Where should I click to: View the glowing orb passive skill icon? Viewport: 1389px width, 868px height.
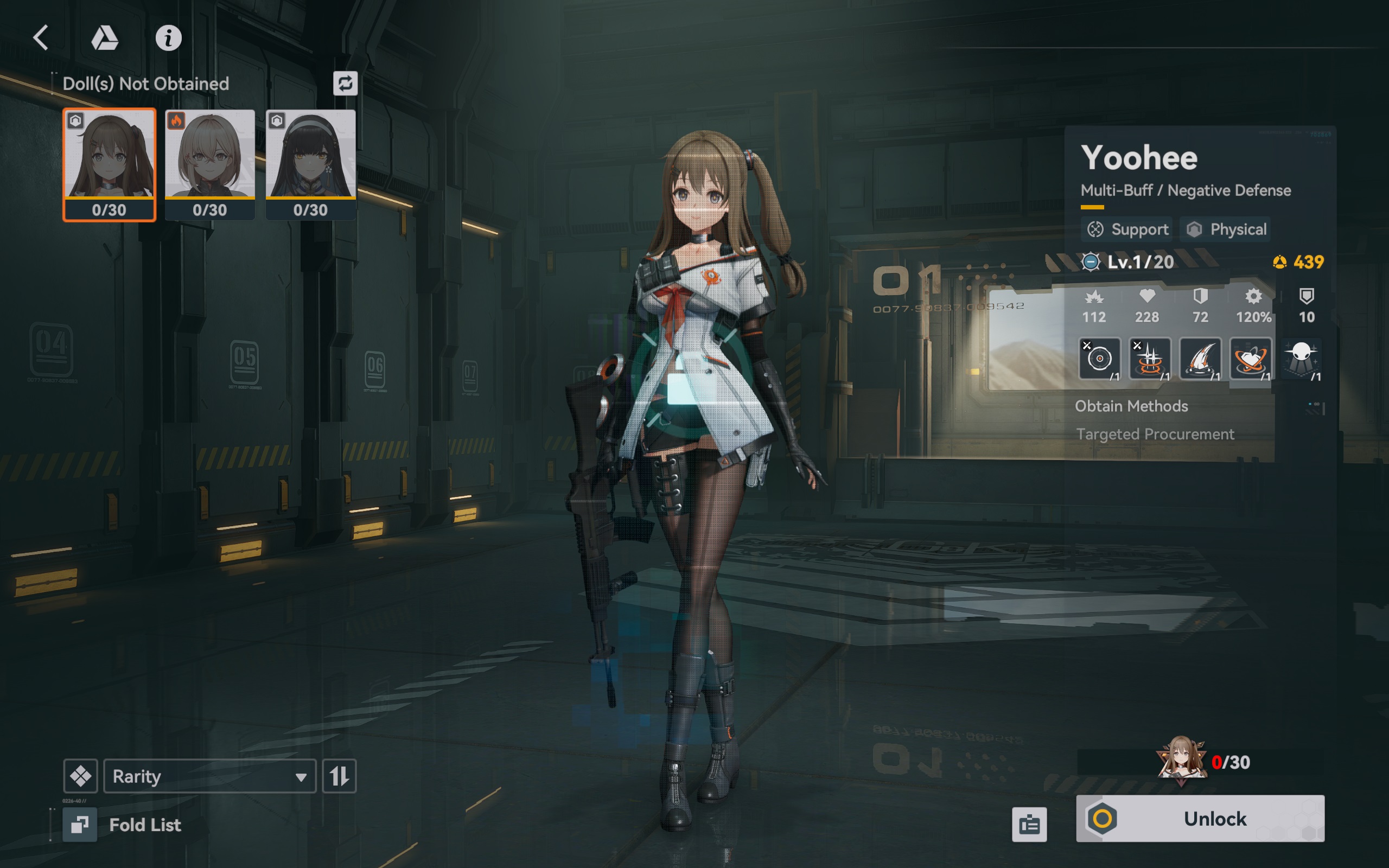tap(1301, 359)
